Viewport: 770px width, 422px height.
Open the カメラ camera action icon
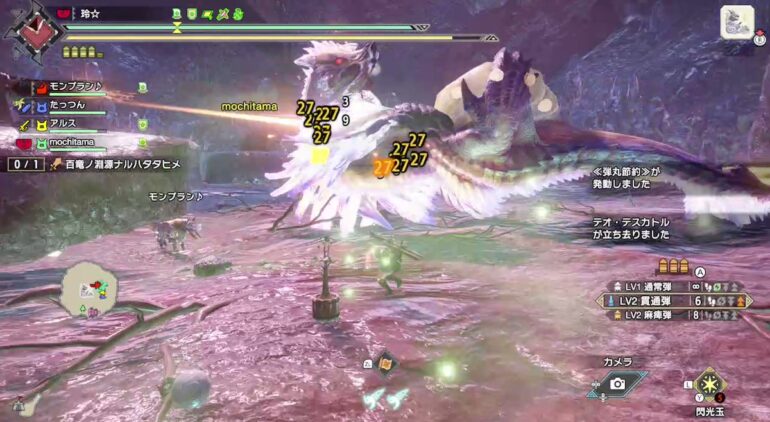pyautogui.click(x=617, y=384)
